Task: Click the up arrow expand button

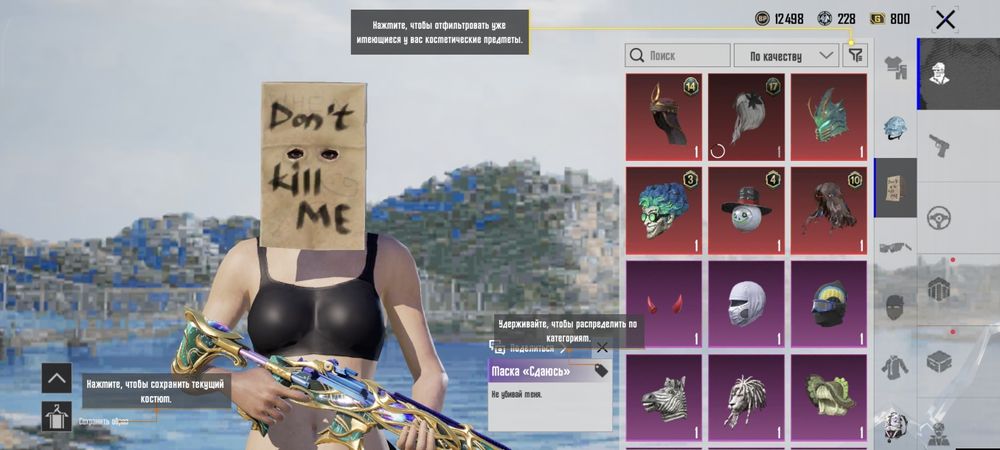Action: click(56, 378)
